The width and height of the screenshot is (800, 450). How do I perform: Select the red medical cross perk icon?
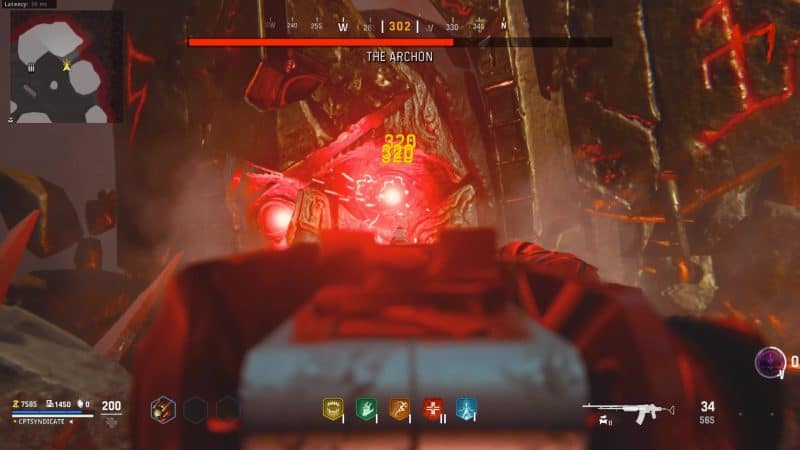433,408
